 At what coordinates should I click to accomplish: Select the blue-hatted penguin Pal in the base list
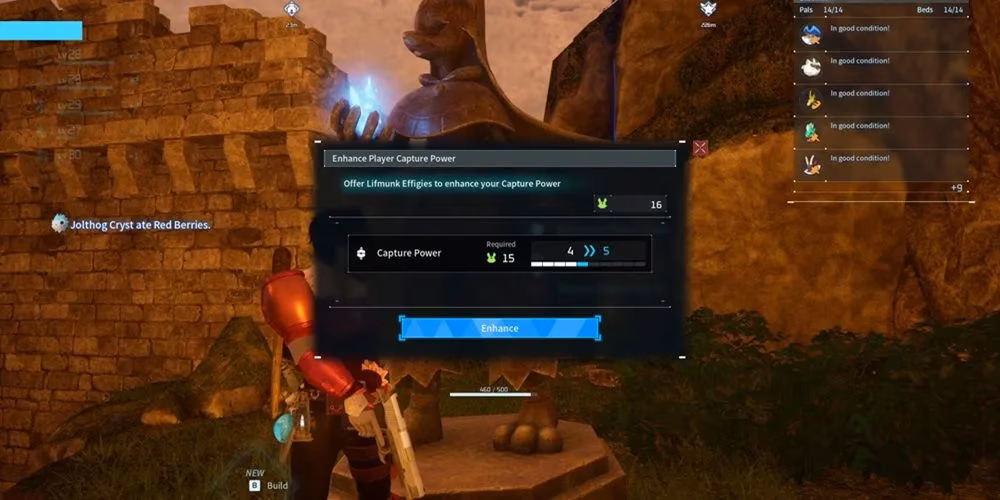coord(811,35)
